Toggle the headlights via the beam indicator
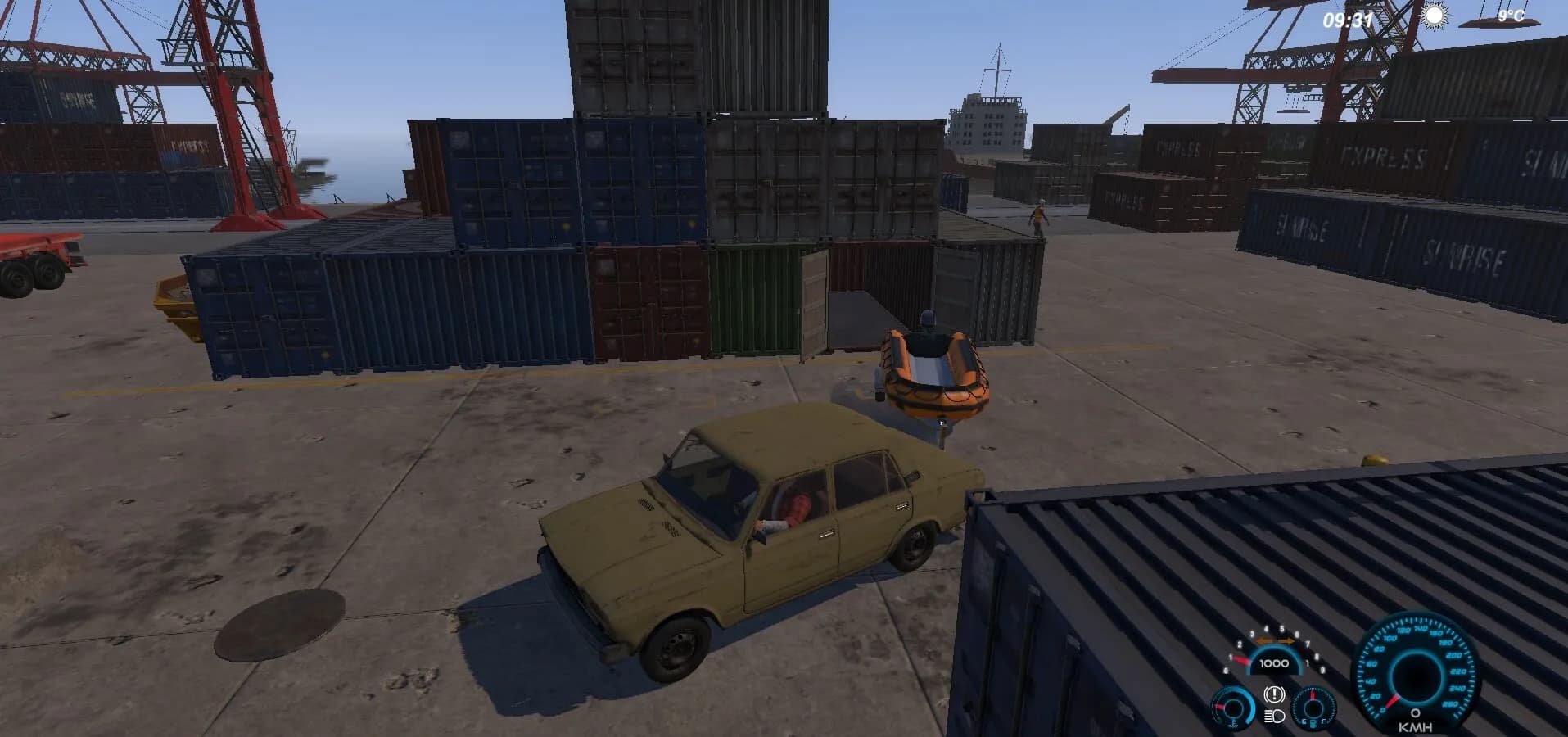Screen dimensions: 1568x737 pyautogui.click(x=1273, y=718)
